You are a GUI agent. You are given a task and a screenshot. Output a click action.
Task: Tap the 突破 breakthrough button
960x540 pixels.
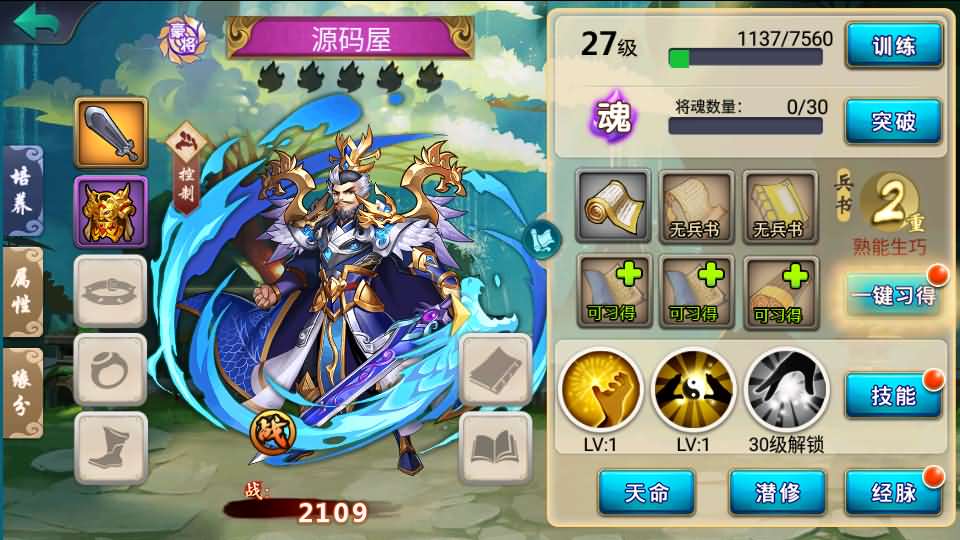[893, 122]
